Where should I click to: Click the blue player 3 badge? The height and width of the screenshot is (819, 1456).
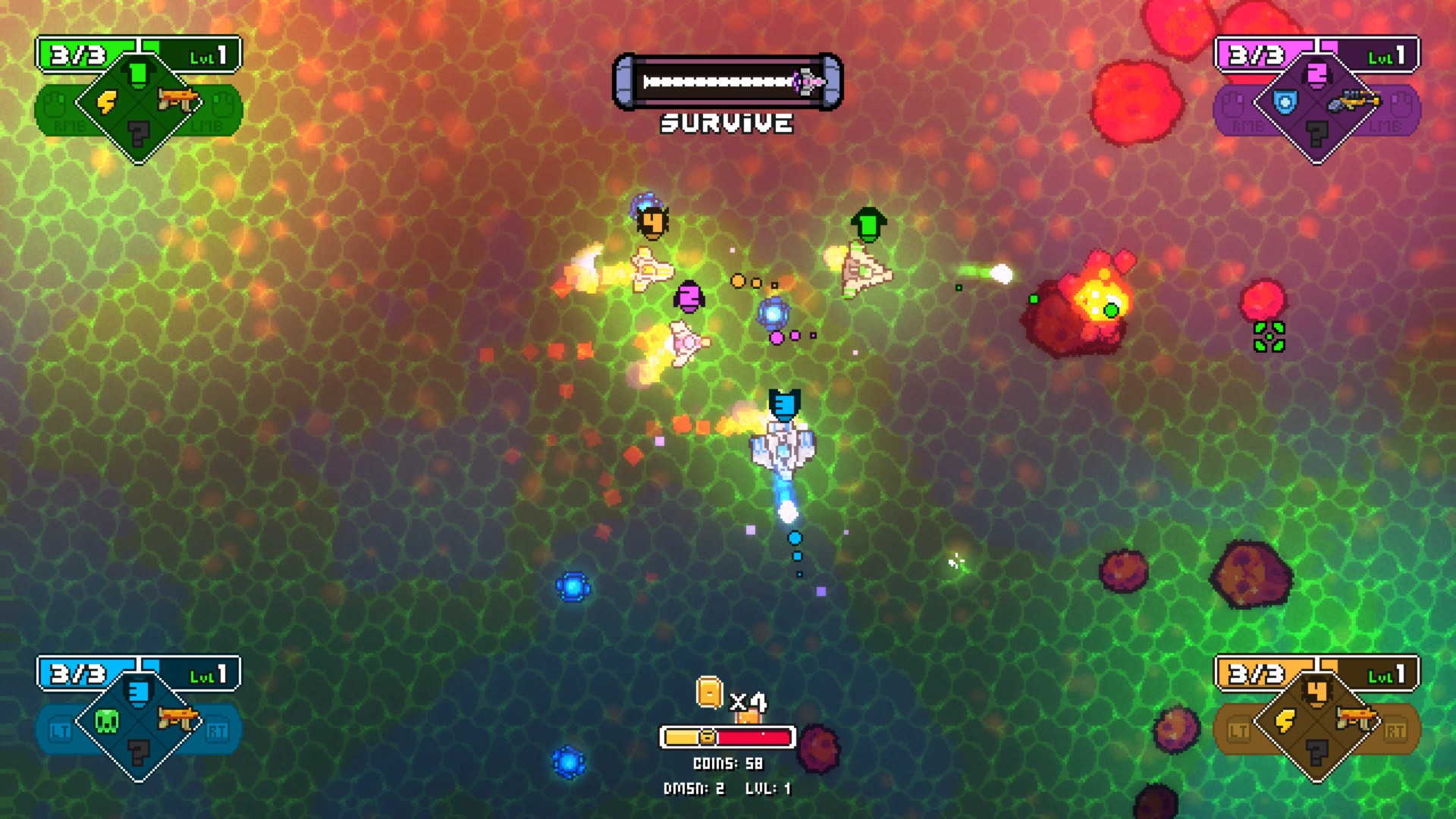(x=138, y=692)
